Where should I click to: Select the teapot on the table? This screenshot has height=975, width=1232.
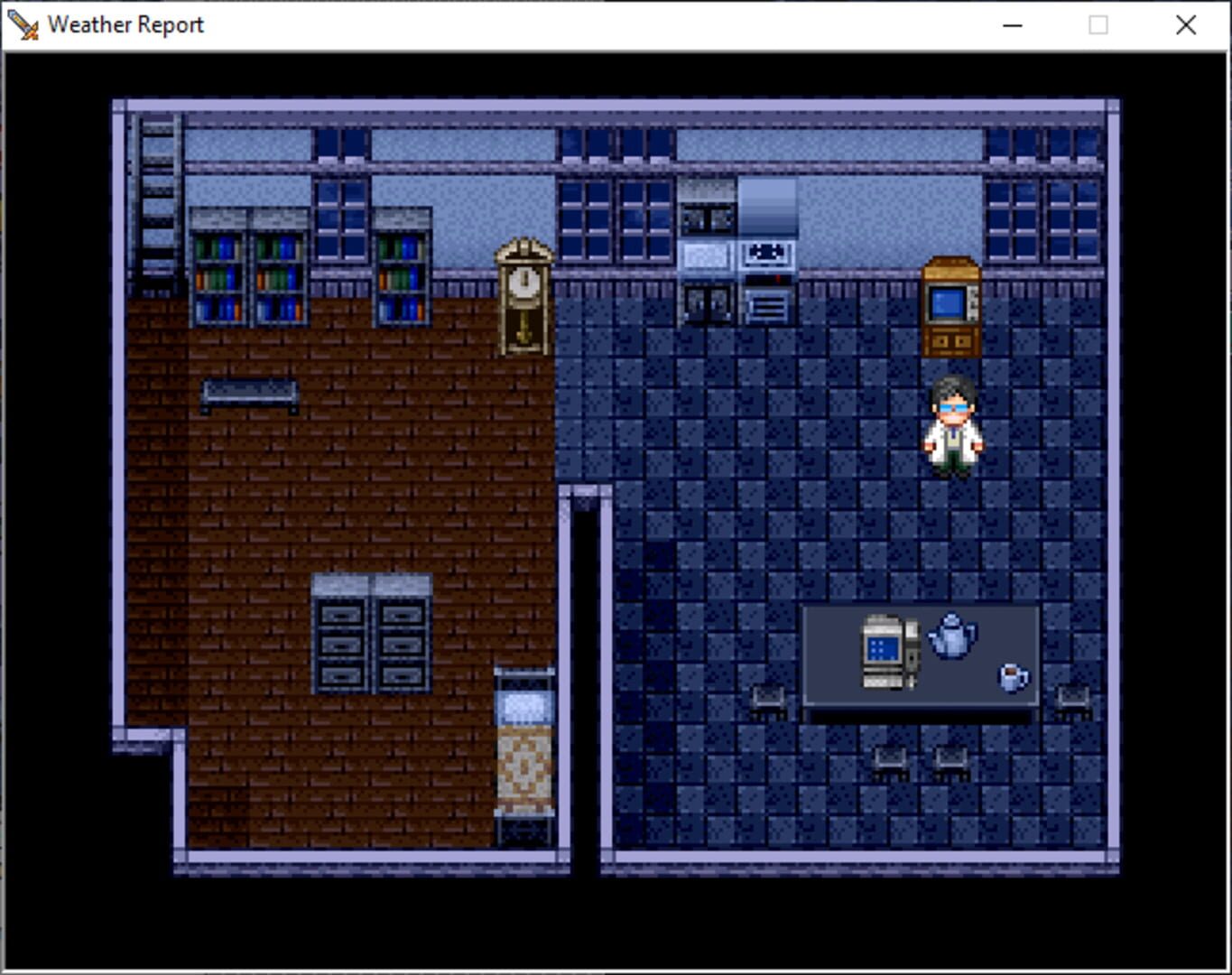(x=952, y=636)
